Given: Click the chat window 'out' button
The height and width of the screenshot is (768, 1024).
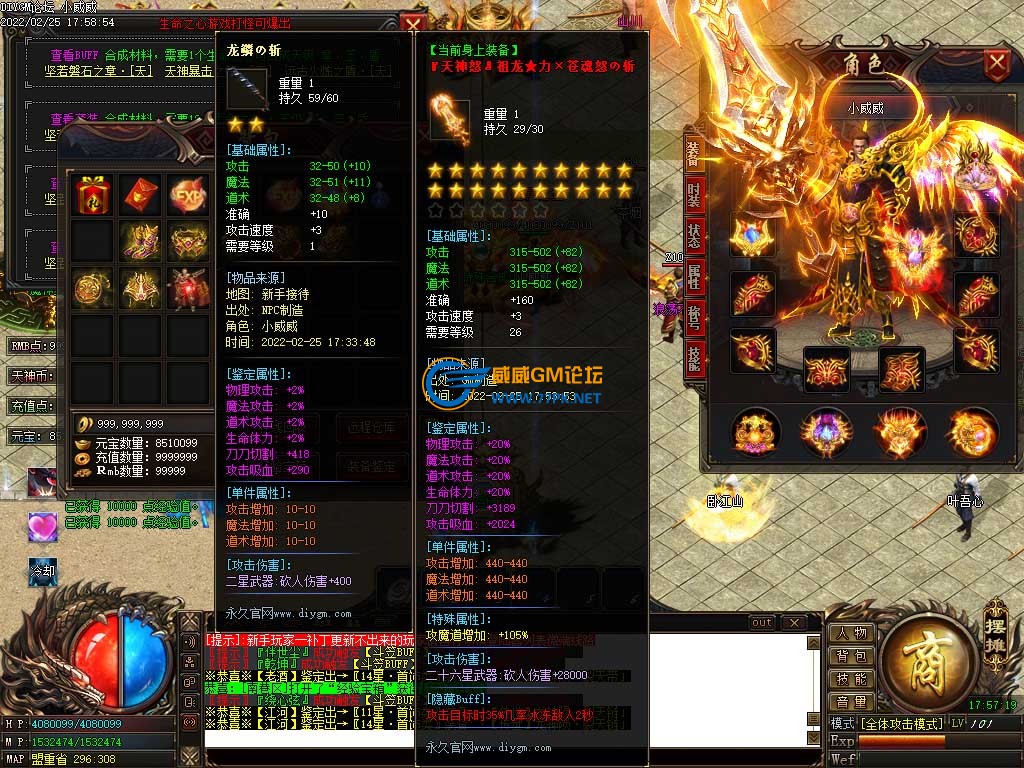Looking at the screenshot, I should [x=762, y=623].
